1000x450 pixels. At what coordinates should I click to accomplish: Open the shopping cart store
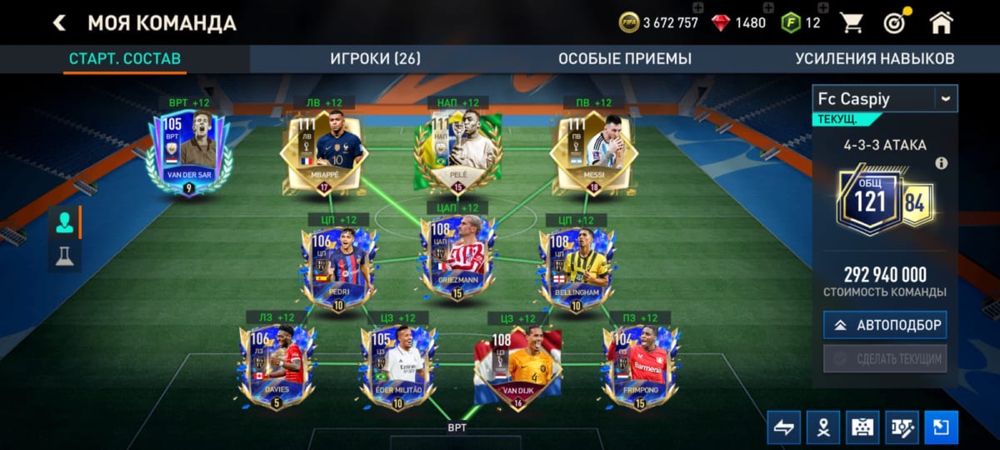point(851,22)
